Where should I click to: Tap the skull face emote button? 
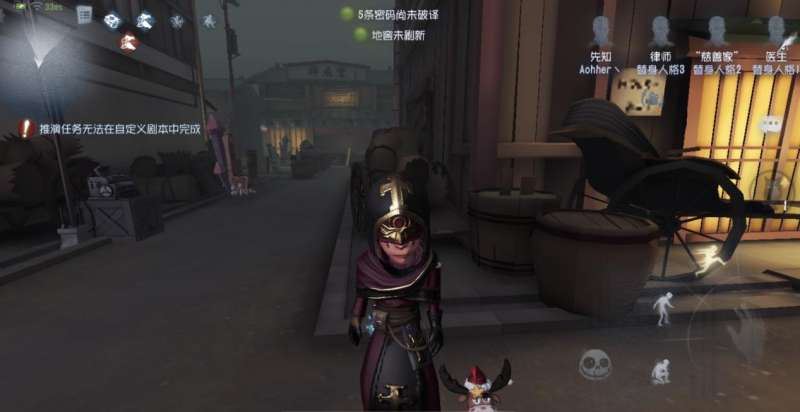[x=595, y=363]
